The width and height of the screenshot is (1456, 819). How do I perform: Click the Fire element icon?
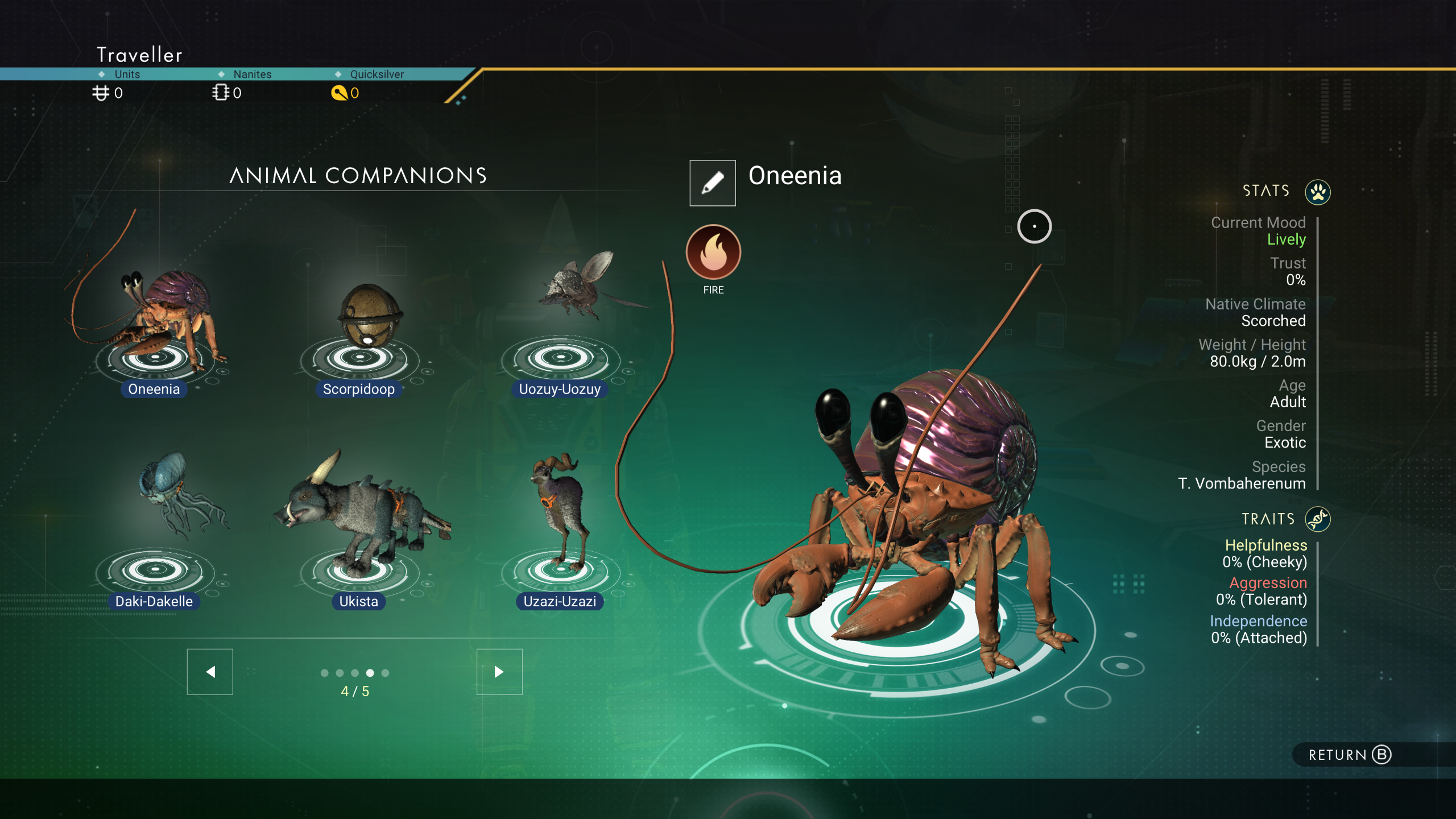pyautogui.click(x=713, y=252)
